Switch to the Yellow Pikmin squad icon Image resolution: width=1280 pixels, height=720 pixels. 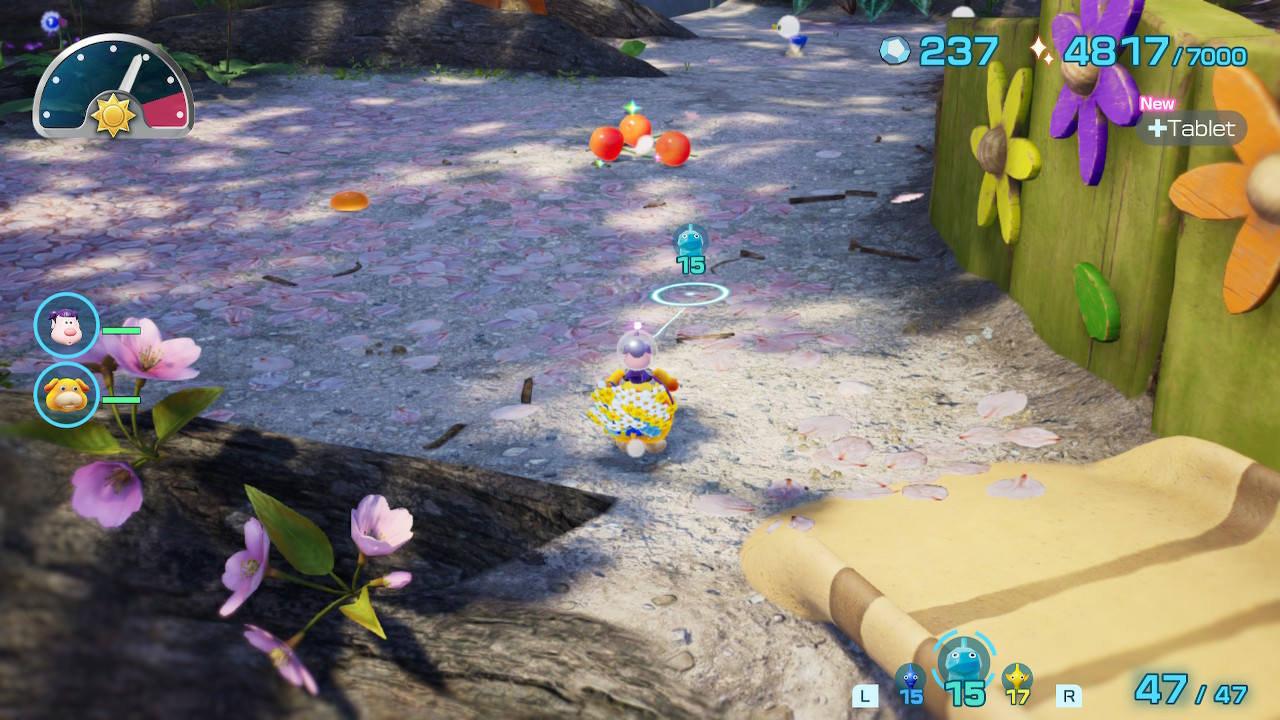pyautogui.click(x=1018, y=679)
